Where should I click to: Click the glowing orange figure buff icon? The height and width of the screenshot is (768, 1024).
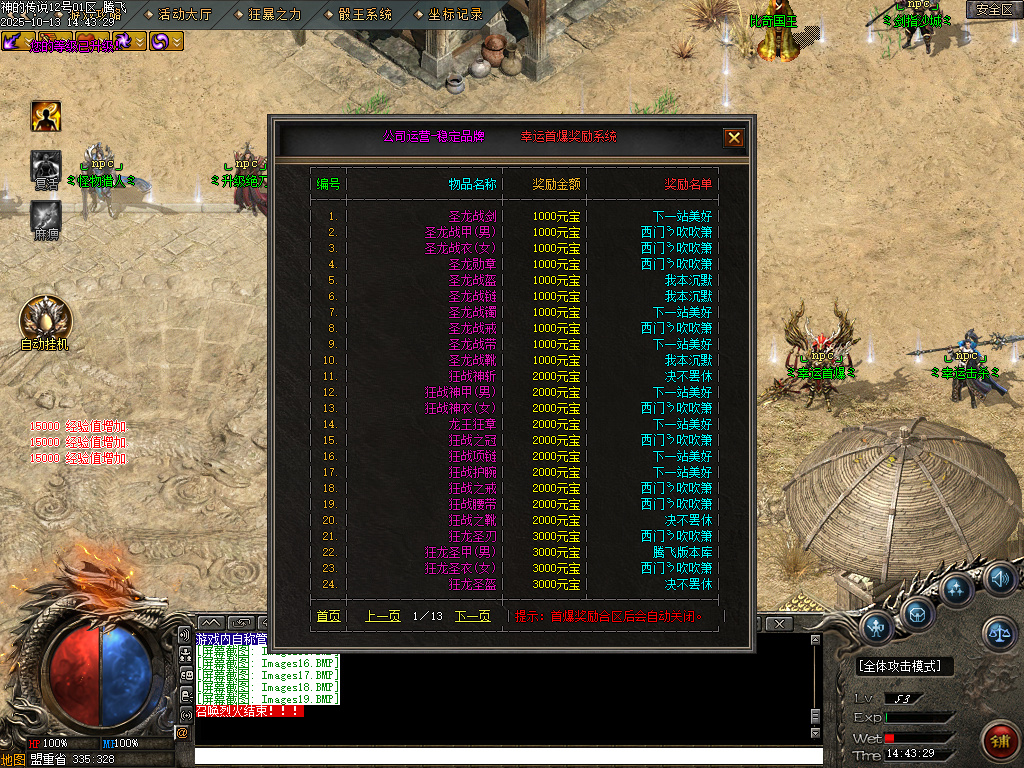click(46, 116)
